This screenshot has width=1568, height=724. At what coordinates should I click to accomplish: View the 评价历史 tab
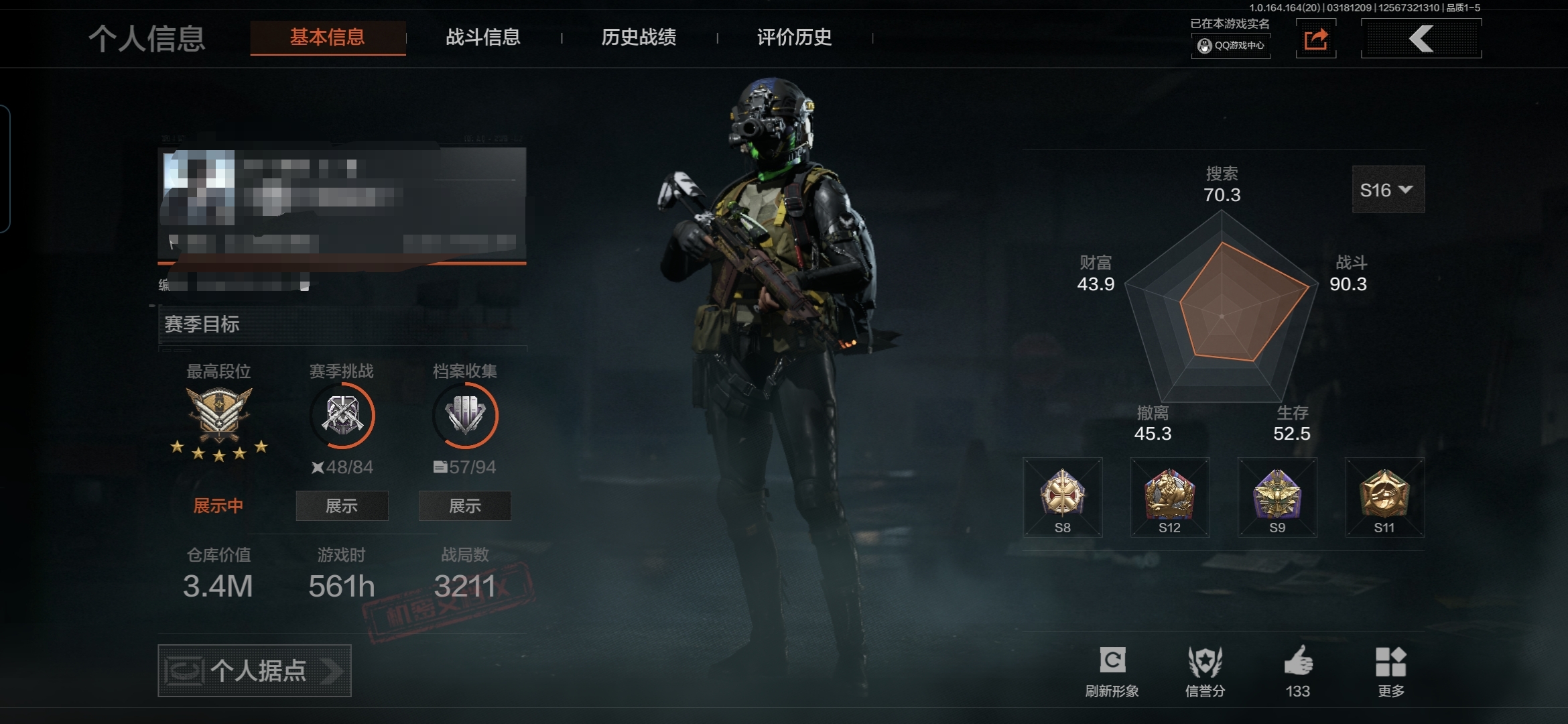[x=794, y=38]
